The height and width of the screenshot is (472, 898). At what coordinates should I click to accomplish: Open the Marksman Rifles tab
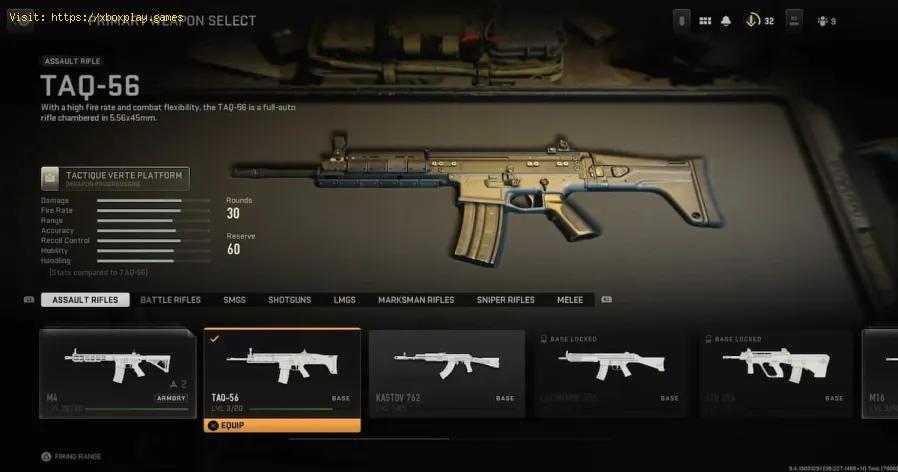[x=416, y=300]
